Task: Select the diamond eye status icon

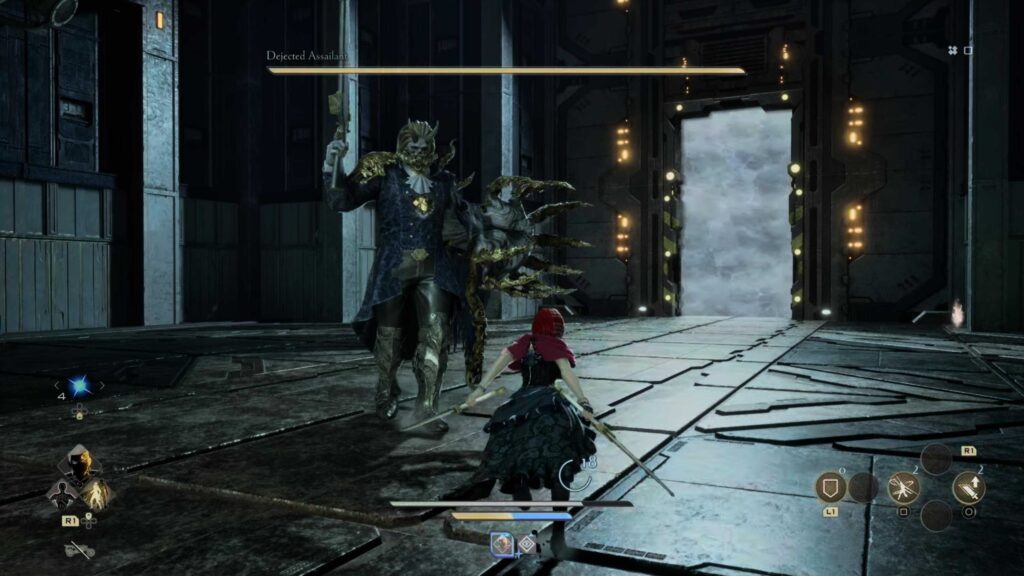Action: coord(526,543)
